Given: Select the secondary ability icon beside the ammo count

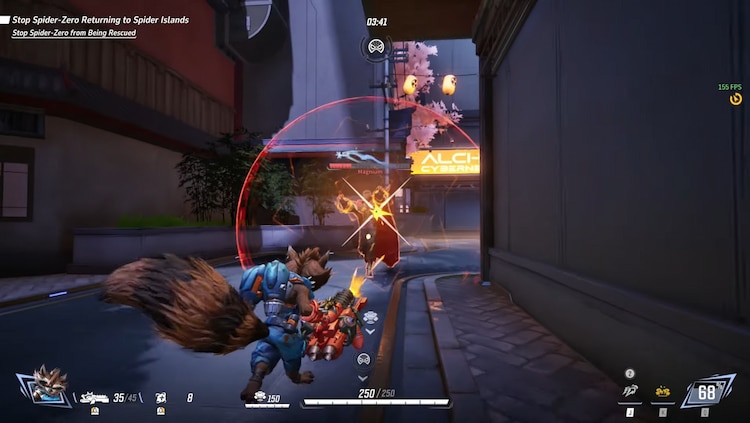Looking at the screenshot, I should tap(160, 397).
